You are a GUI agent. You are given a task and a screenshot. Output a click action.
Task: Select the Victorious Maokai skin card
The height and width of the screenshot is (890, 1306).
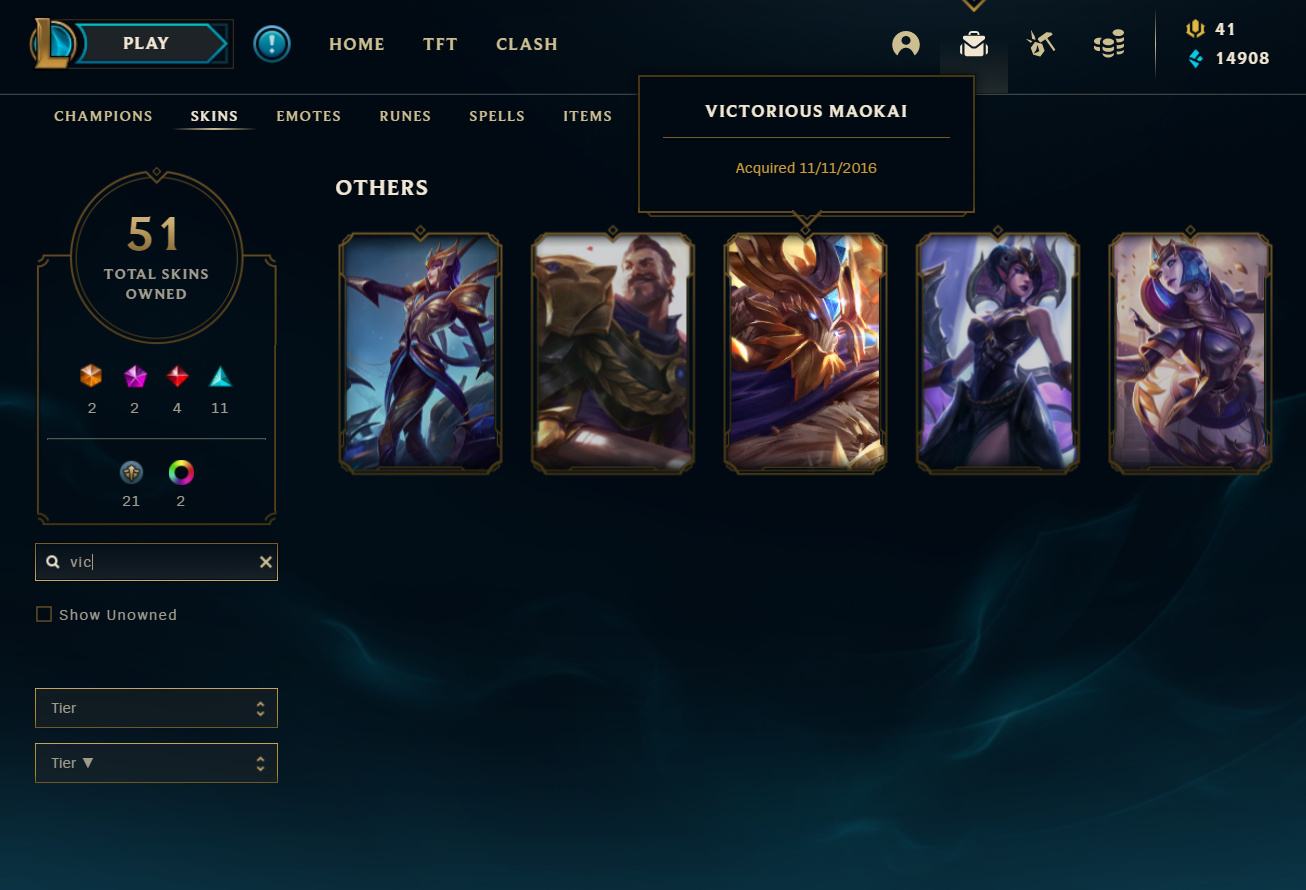click(x=805, y=352)
